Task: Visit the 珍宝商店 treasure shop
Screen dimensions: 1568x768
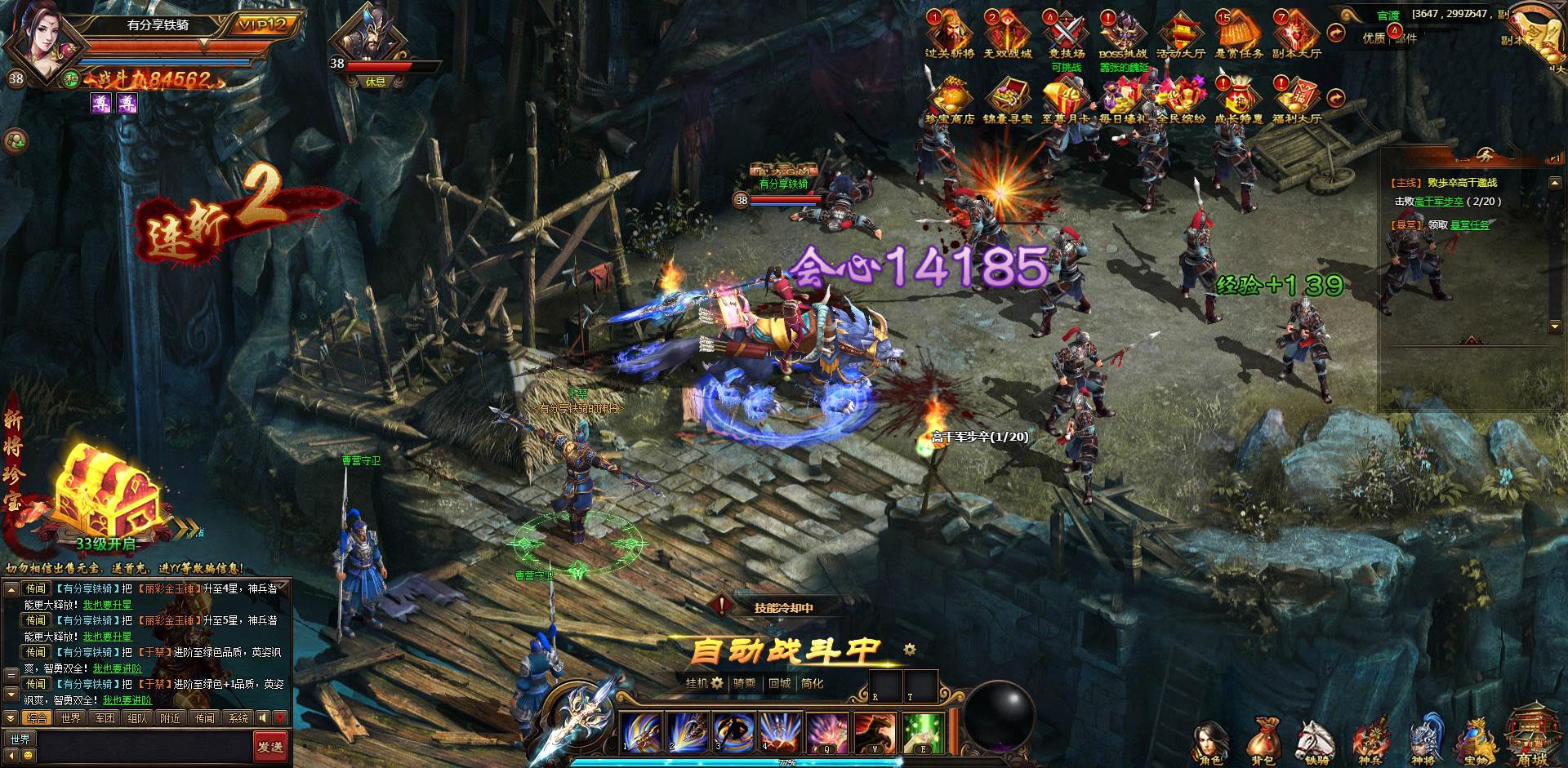Action: point(950,100)
